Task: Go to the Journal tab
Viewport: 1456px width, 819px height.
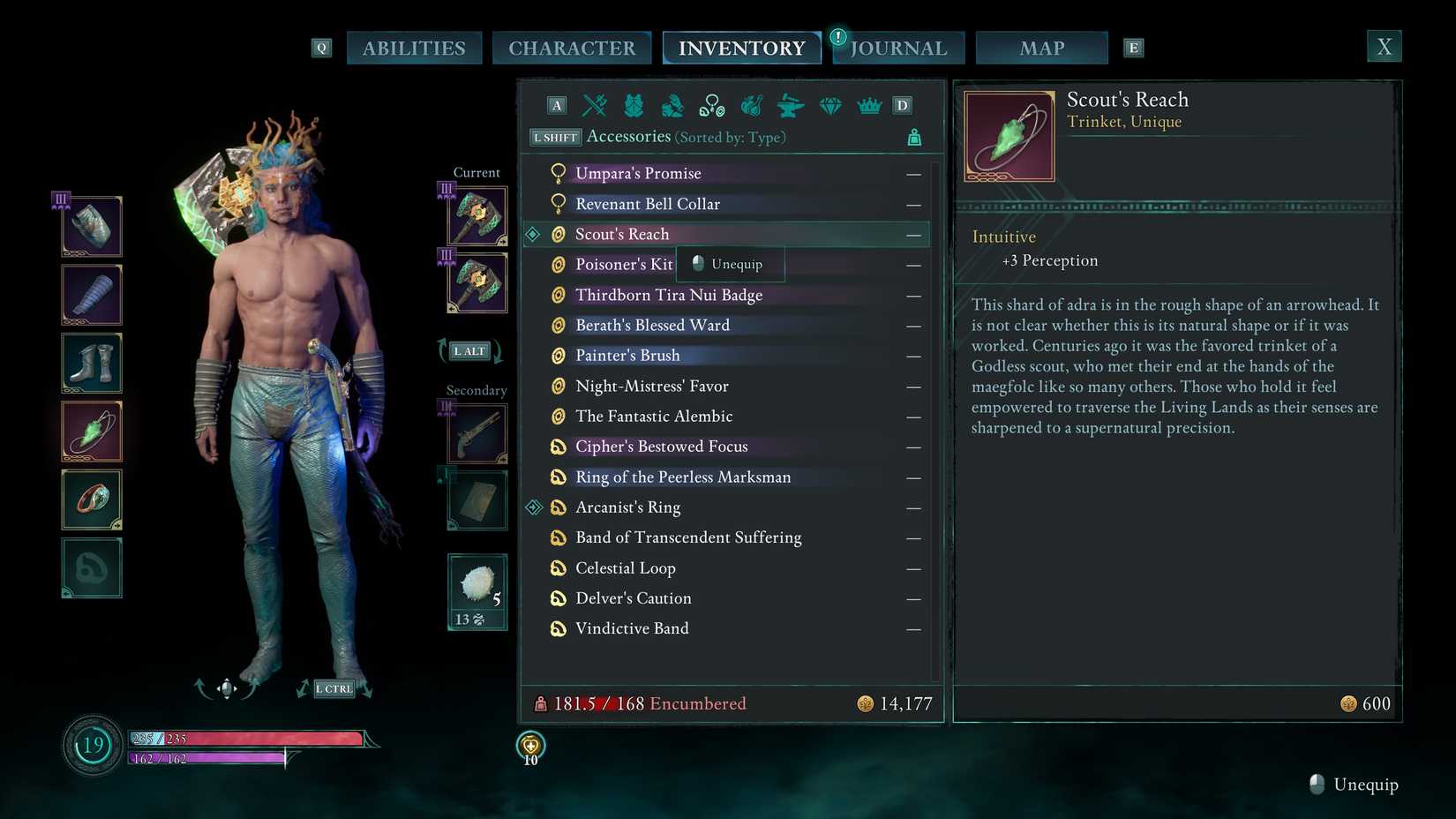Action: coord(898,48)
